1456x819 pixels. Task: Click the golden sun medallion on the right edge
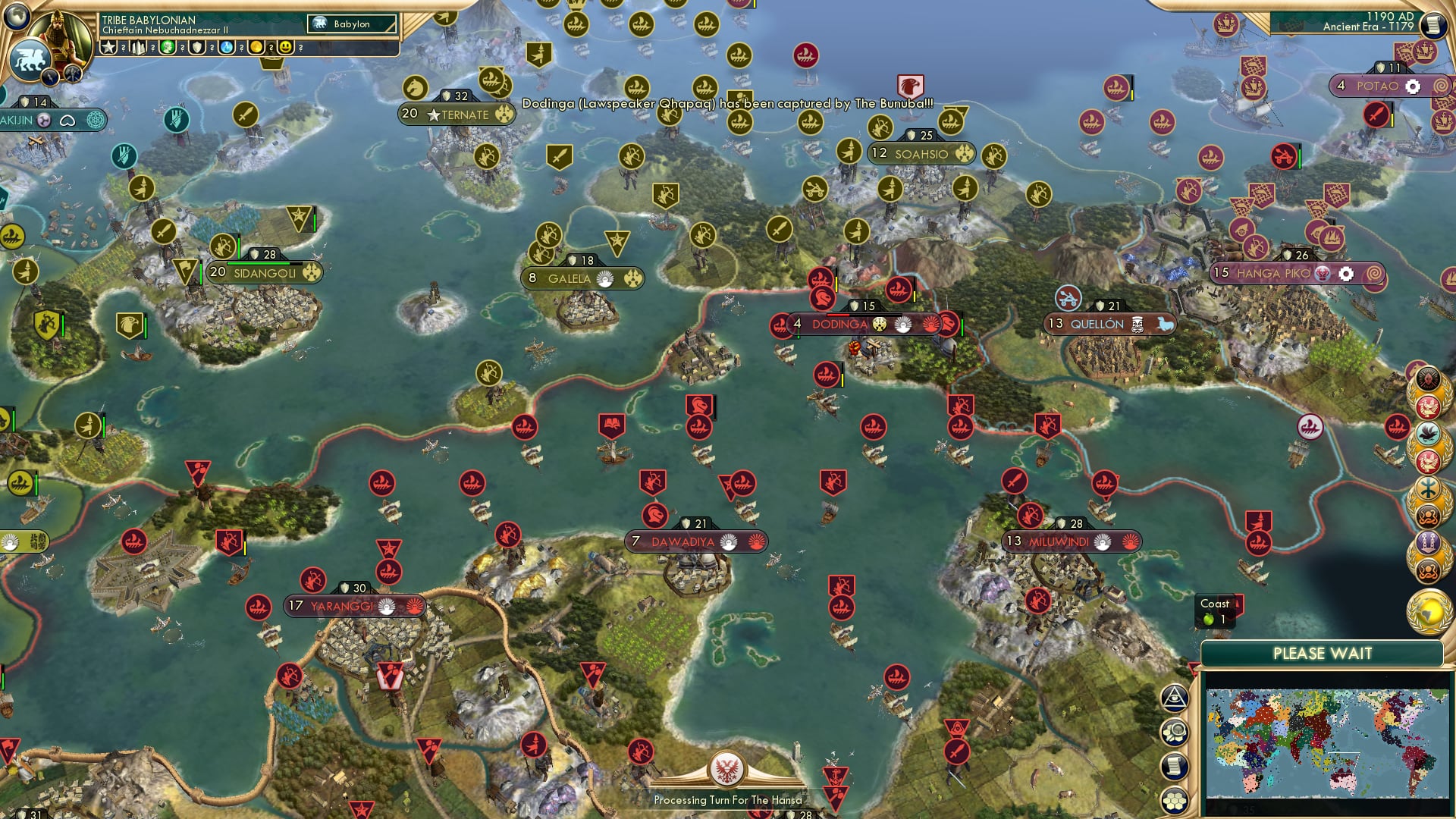point(1431,607)
